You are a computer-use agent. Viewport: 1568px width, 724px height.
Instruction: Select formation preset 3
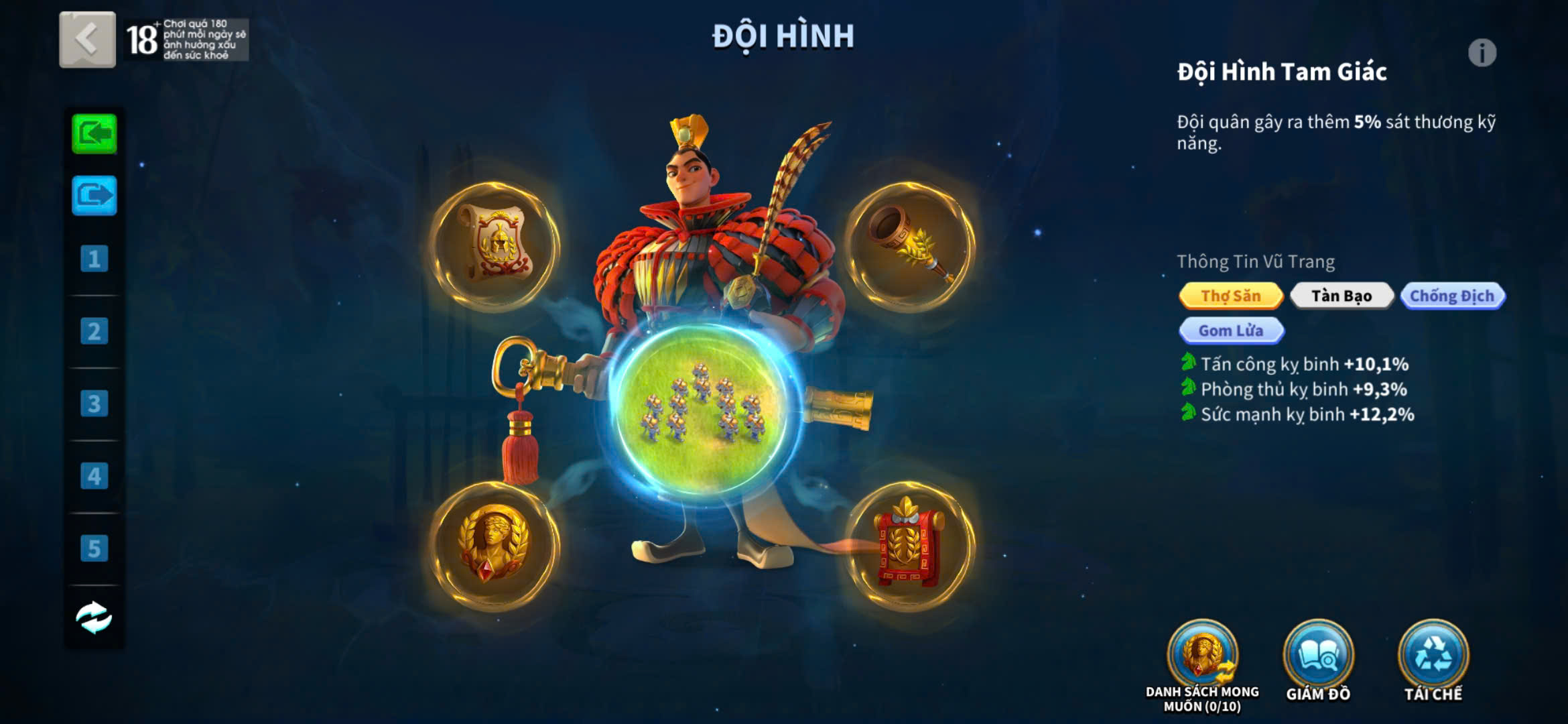point(94,404)
